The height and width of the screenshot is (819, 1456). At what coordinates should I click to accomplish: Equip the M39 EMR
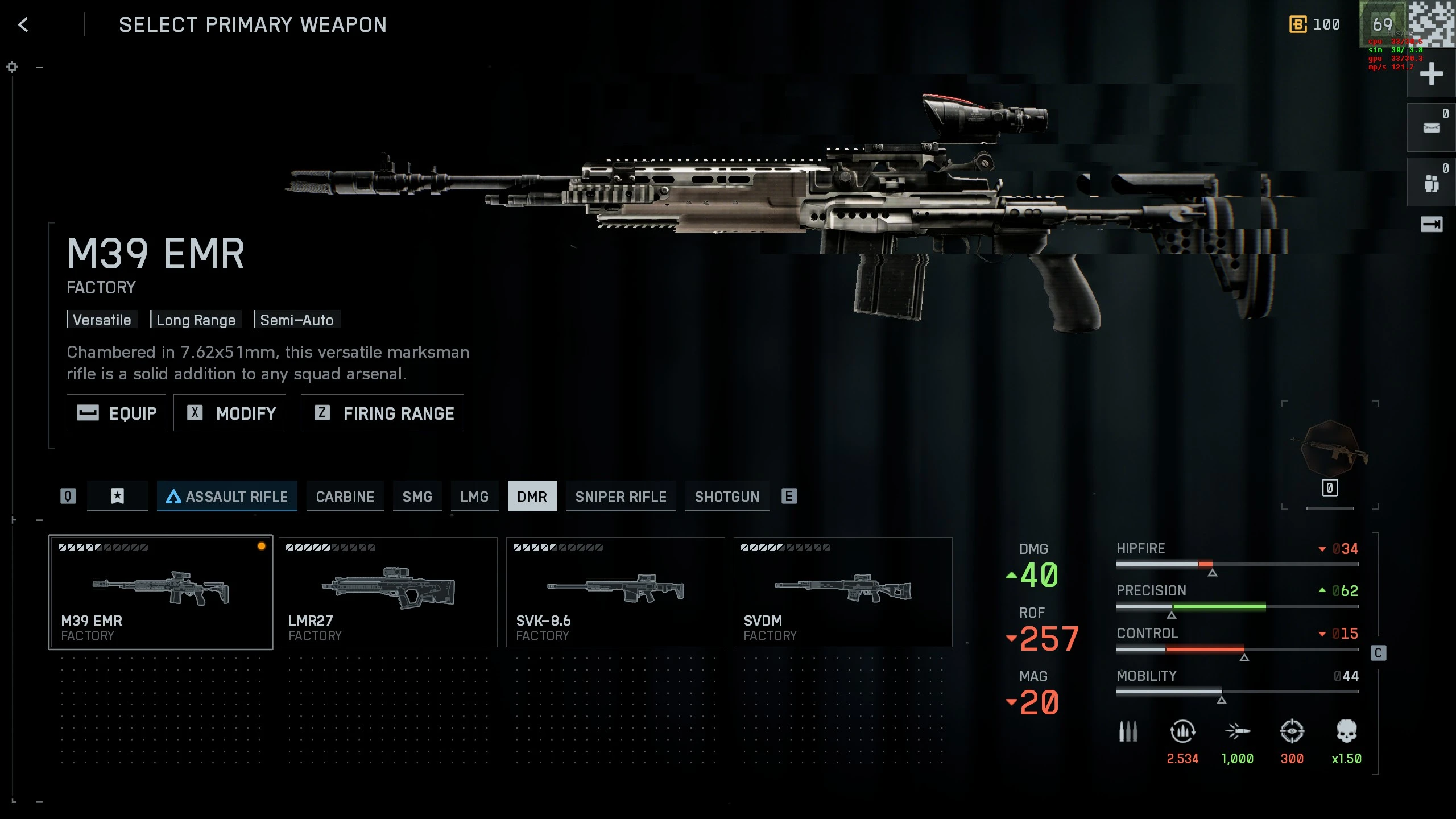(x=116, y=413)
